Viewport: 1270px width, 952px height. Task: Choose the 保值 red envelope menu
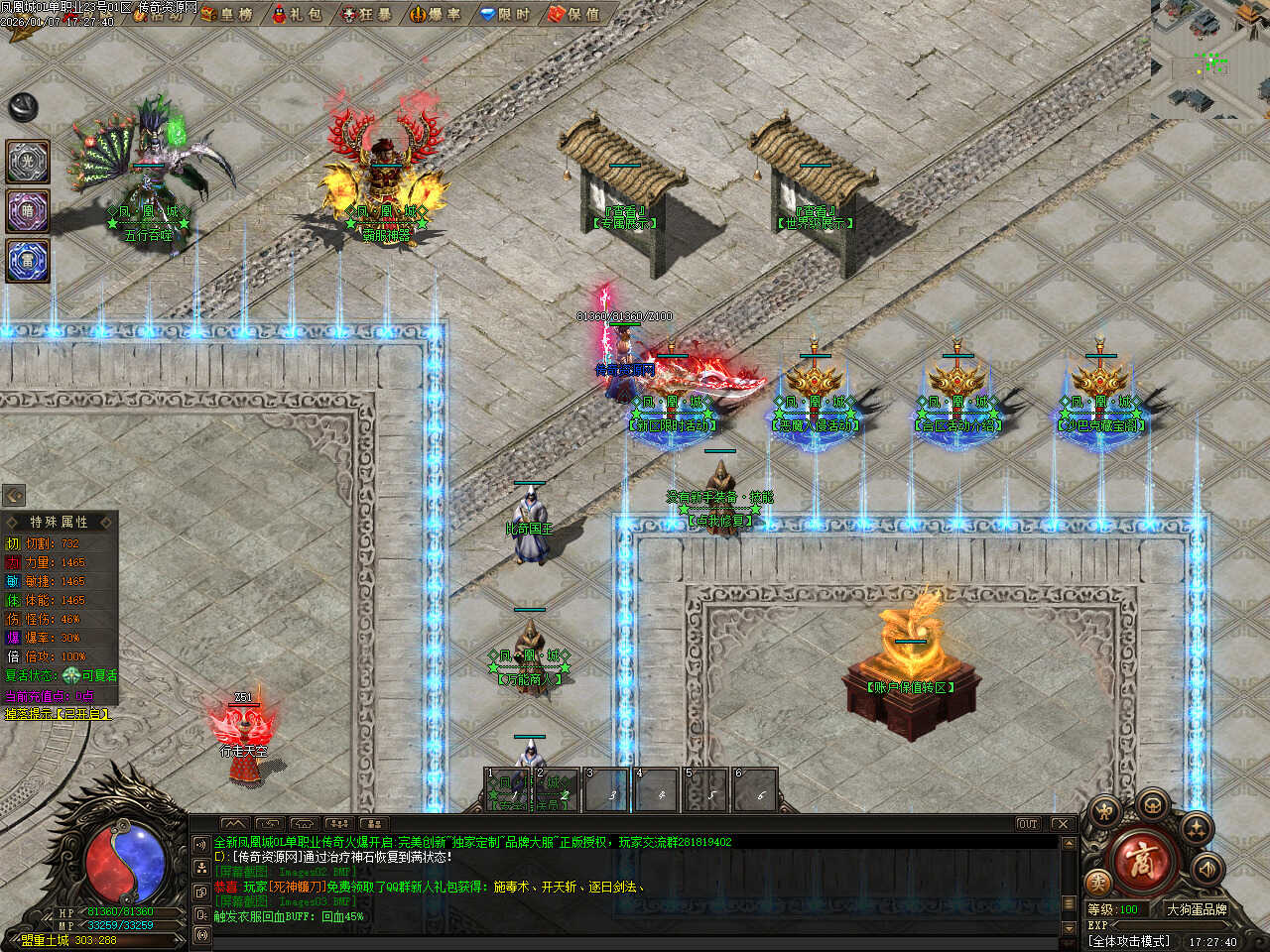(x=573, y=14)
